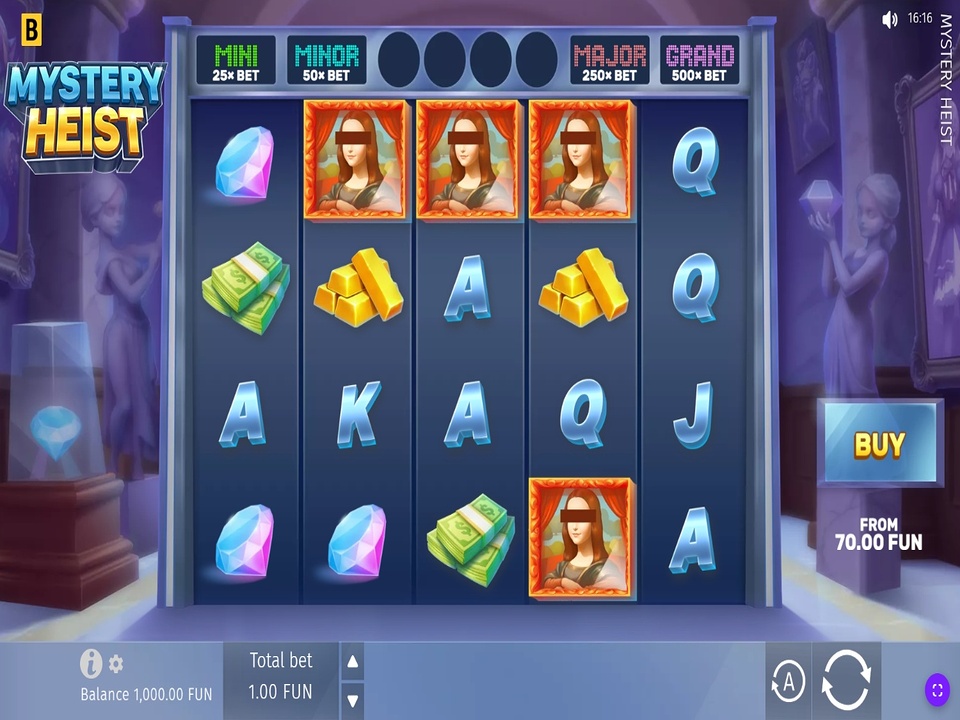Click the BUY bonus button

pos(879,445)
